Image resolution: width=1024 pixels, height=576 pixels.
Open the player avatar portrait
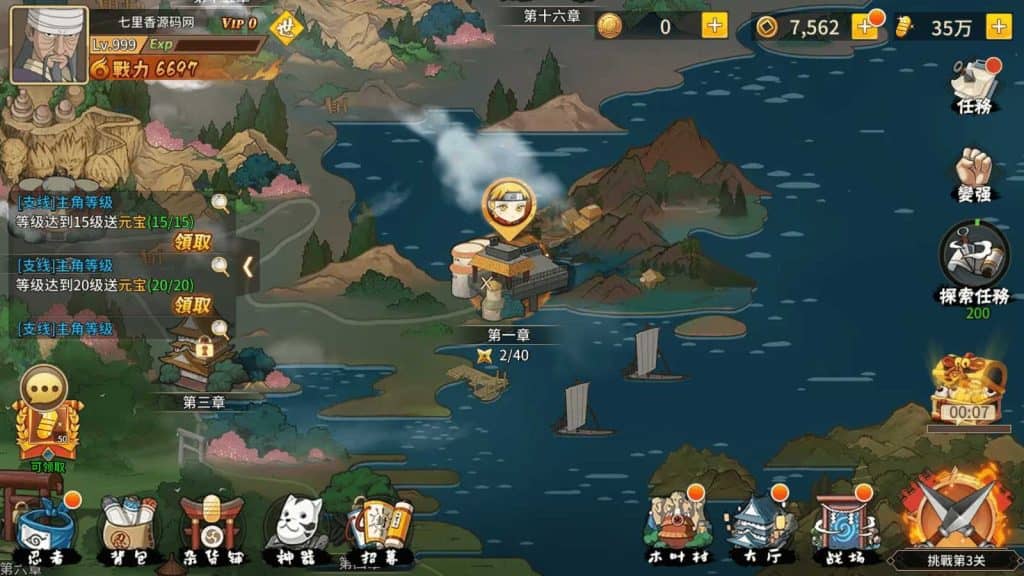coord(48,44)
